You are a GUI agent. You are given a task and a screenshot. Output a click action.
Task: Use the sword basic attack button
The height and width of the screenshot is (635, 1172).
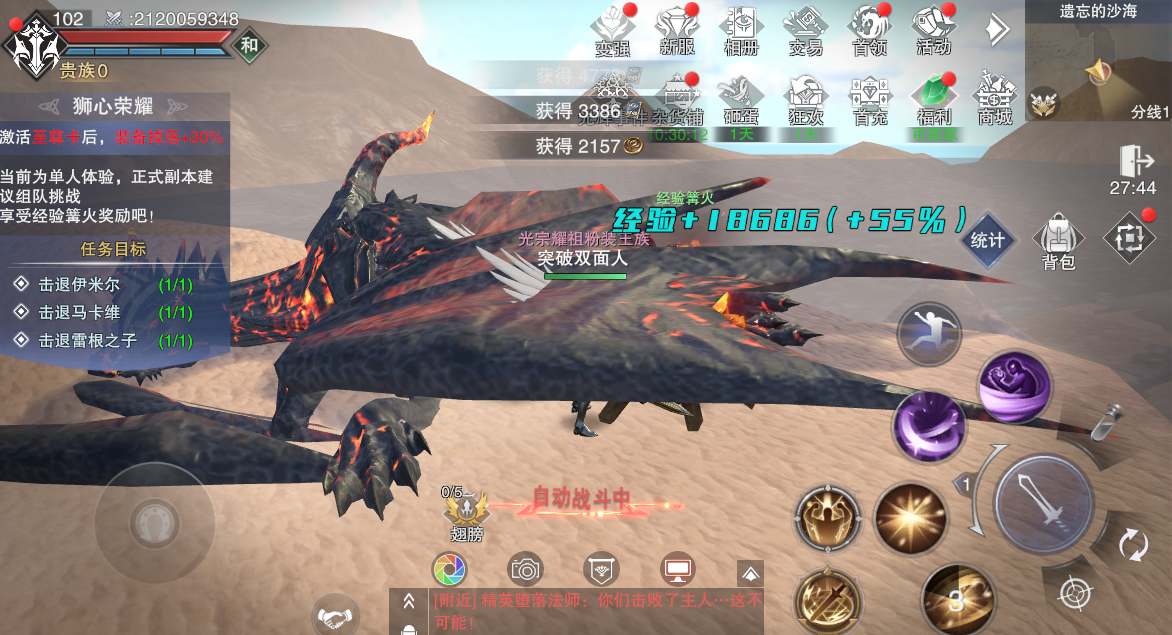click(1043, 502)
